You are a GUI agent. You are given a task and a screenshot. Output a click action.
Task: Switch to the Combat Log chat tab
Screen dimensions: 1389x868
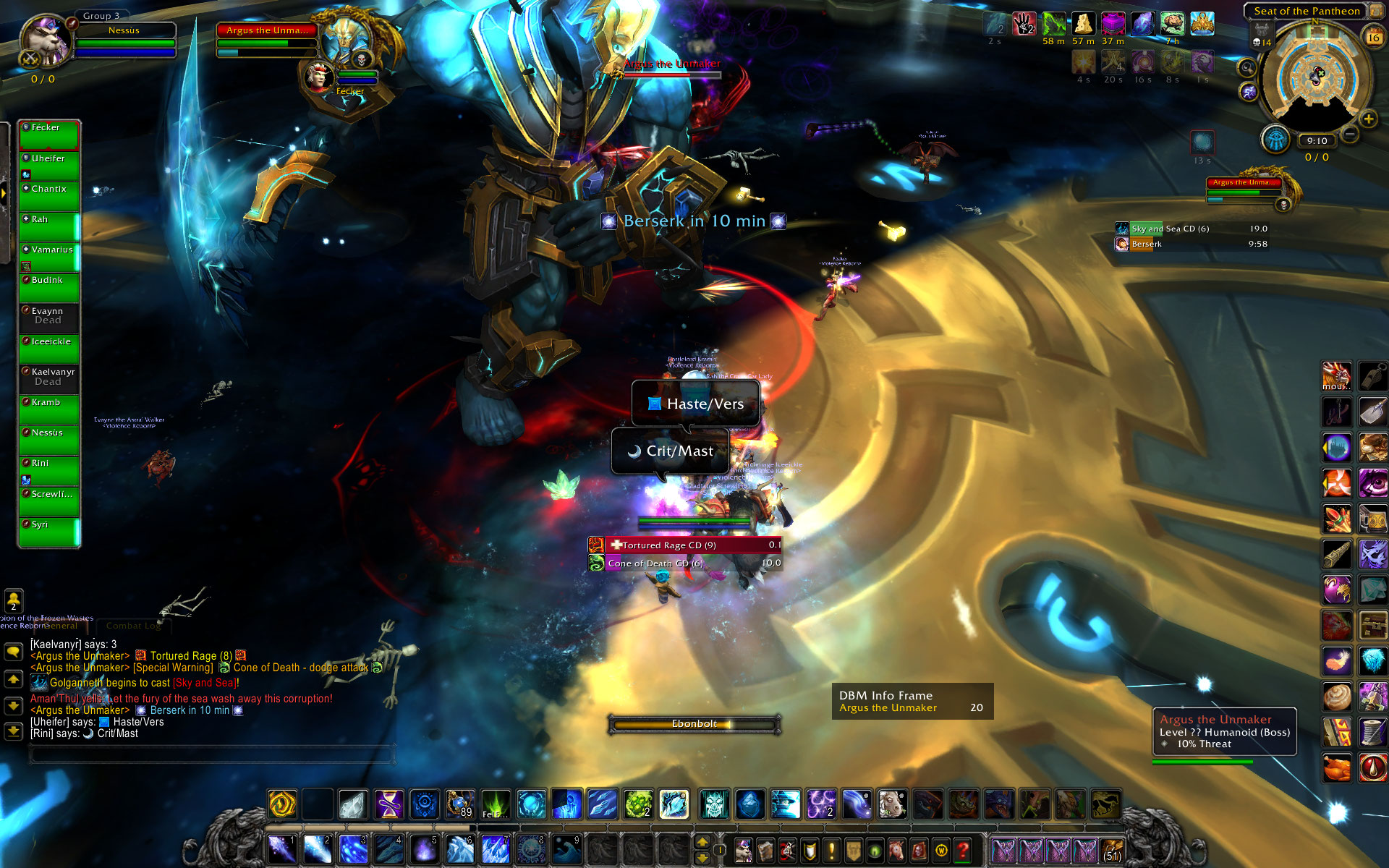point(133,626)
